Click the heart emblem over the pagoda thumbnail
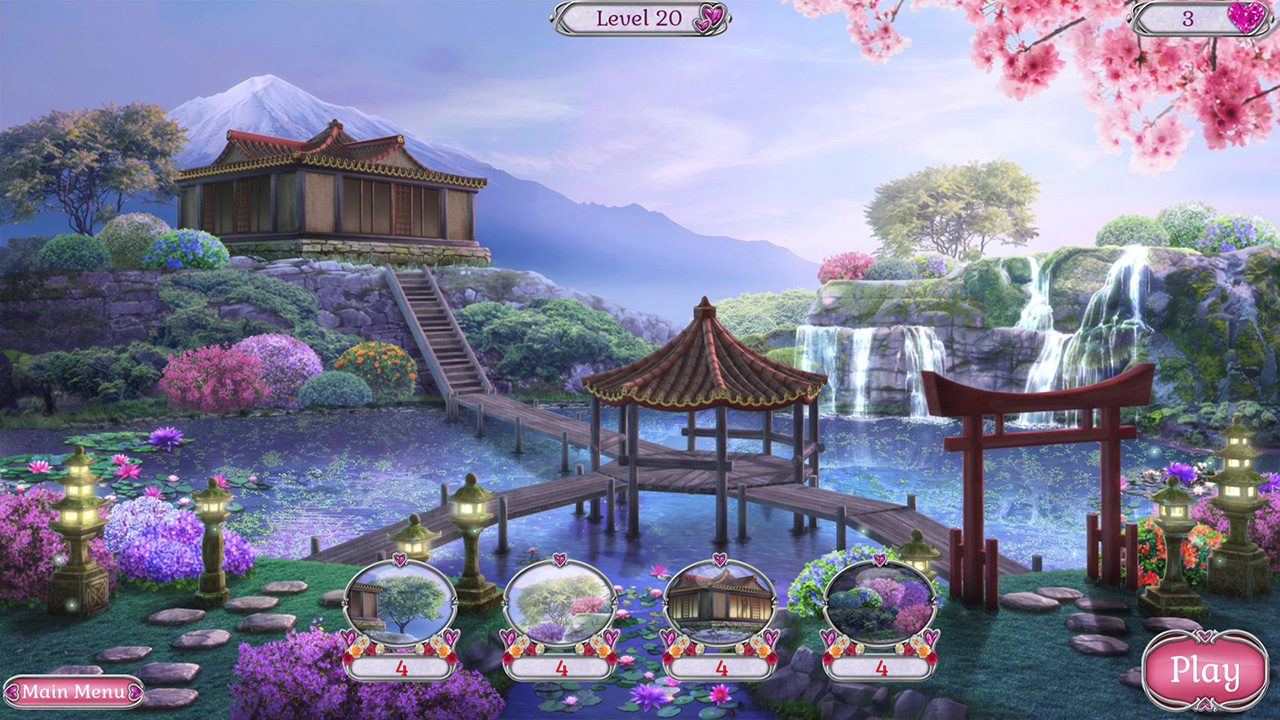Viewport: 1280px width, 720px height. click(718, 557)
